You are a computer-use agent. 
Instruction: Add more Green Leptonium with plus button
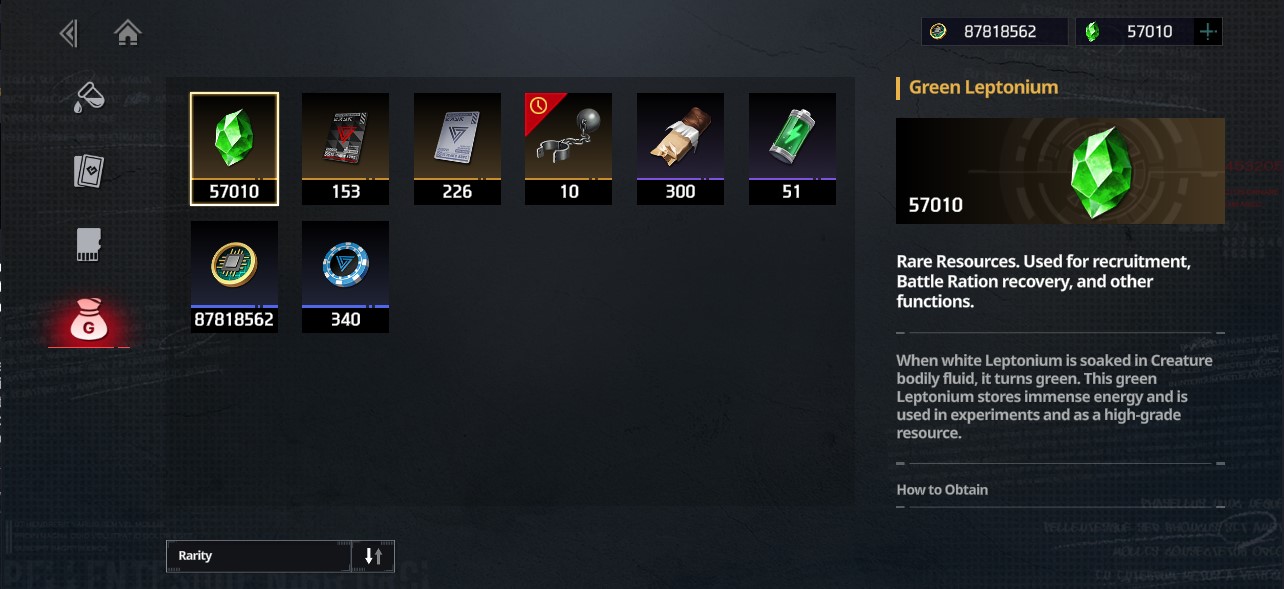pos(1208,32)
